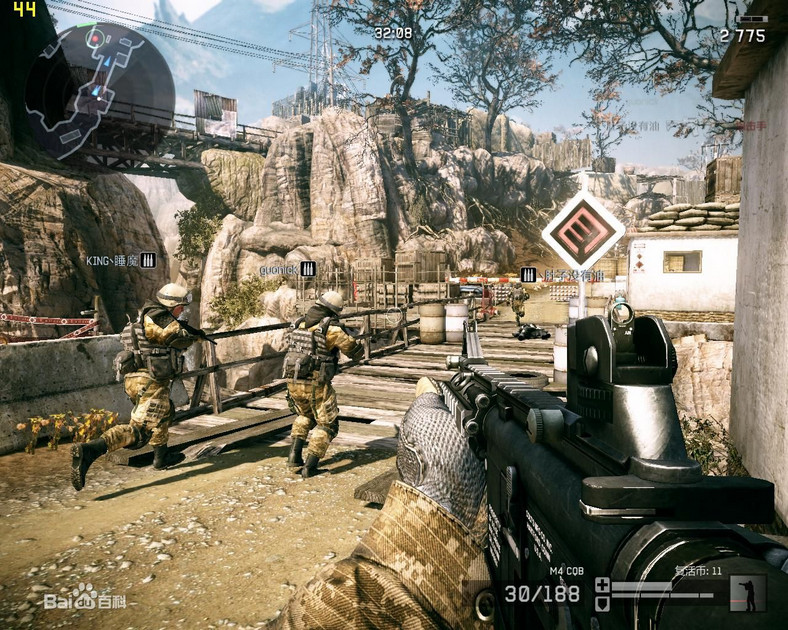This screenshot has width=788, height=630.
Task: Select the M4 CQB weapon label
Action: click(566, 571)
